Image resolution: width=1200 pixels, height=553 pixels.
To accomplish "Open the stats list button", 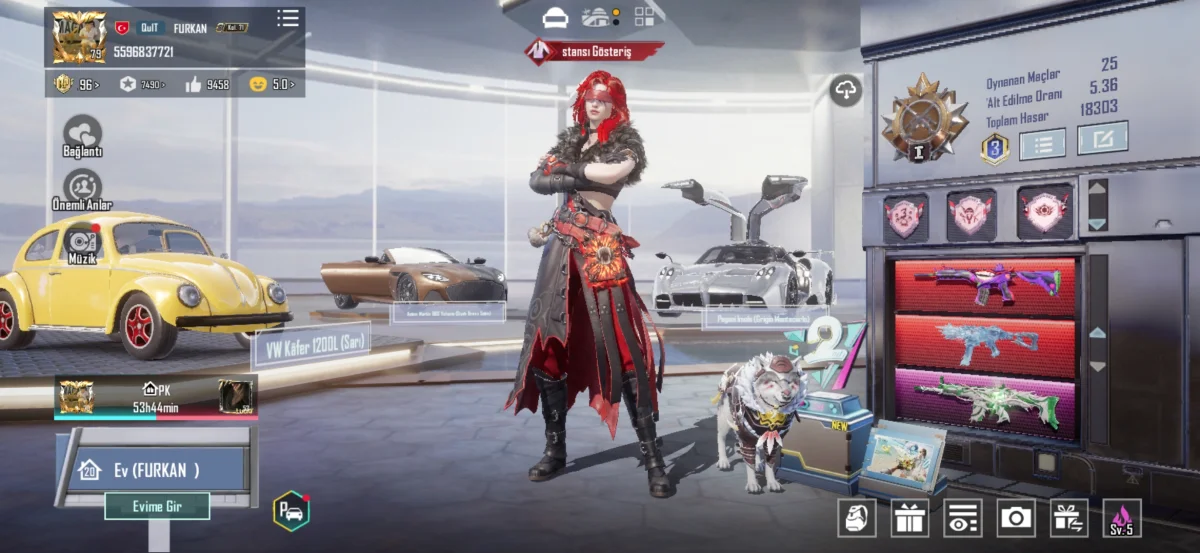I will coord(1042,144).
